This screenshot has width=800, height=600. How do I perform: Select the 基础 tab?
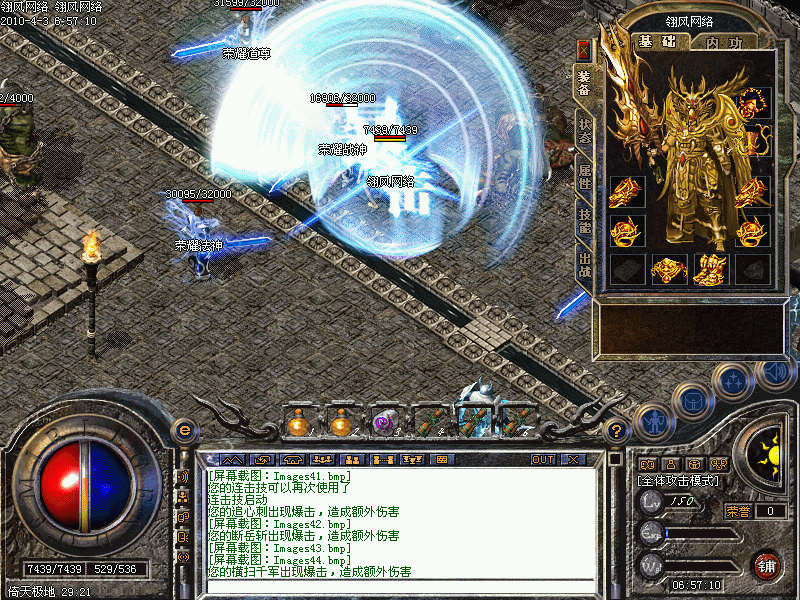(x=657, y=42)
